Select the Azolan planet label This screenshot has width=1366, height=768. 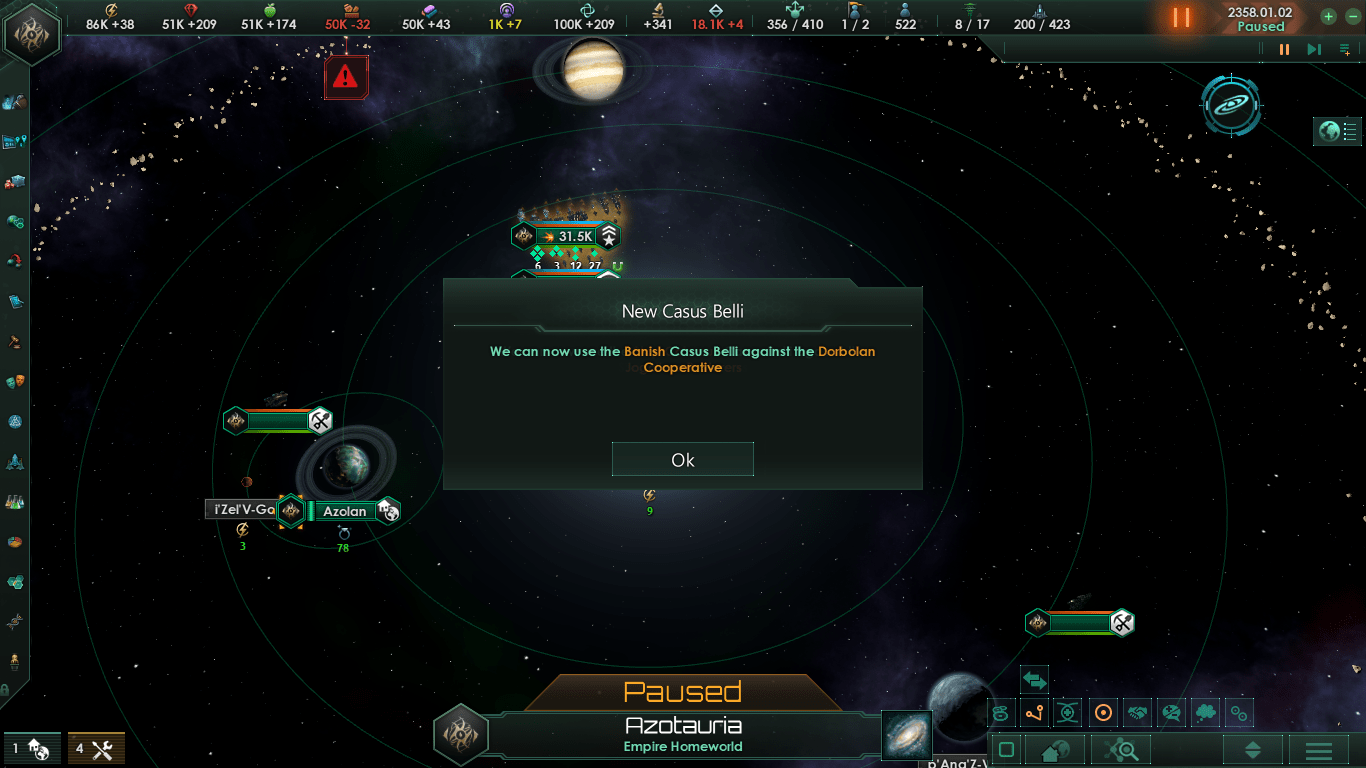(345, 511)
